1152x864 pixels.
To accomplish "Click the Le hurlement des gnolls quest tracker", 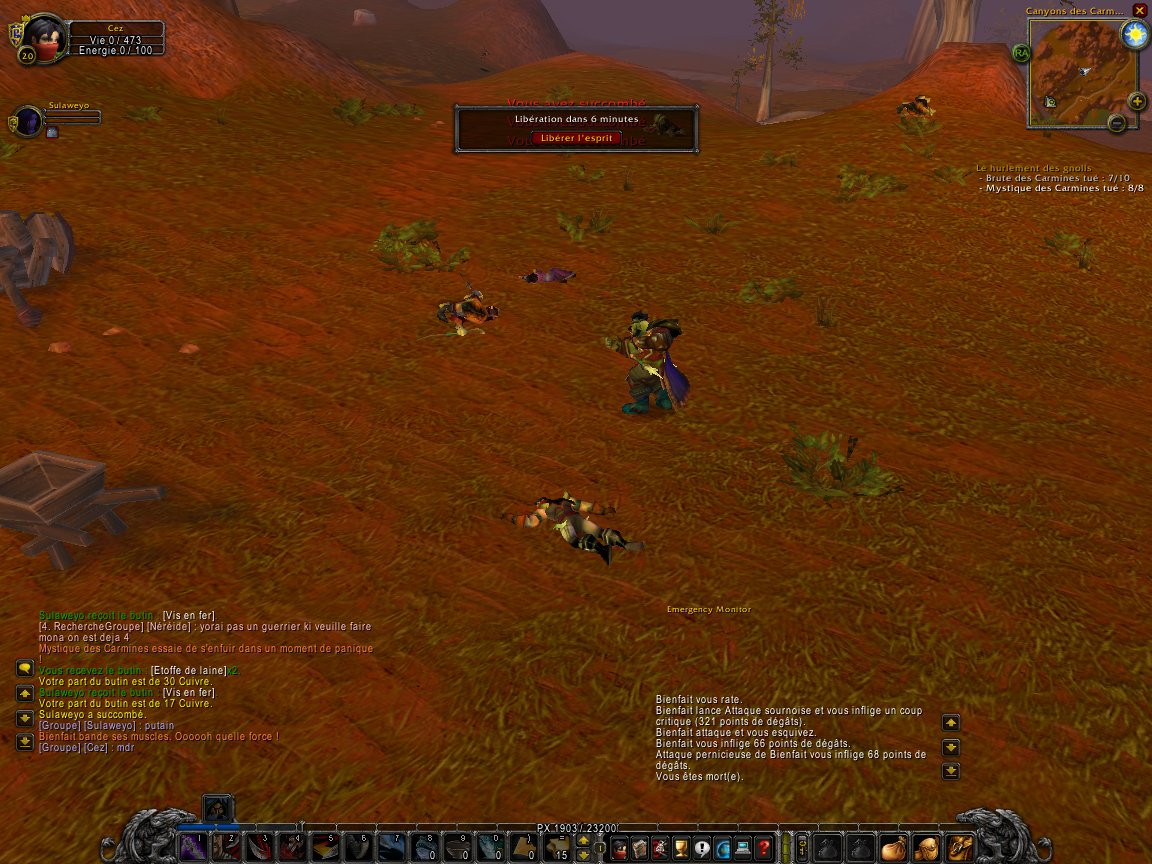I will (1034, 168).
